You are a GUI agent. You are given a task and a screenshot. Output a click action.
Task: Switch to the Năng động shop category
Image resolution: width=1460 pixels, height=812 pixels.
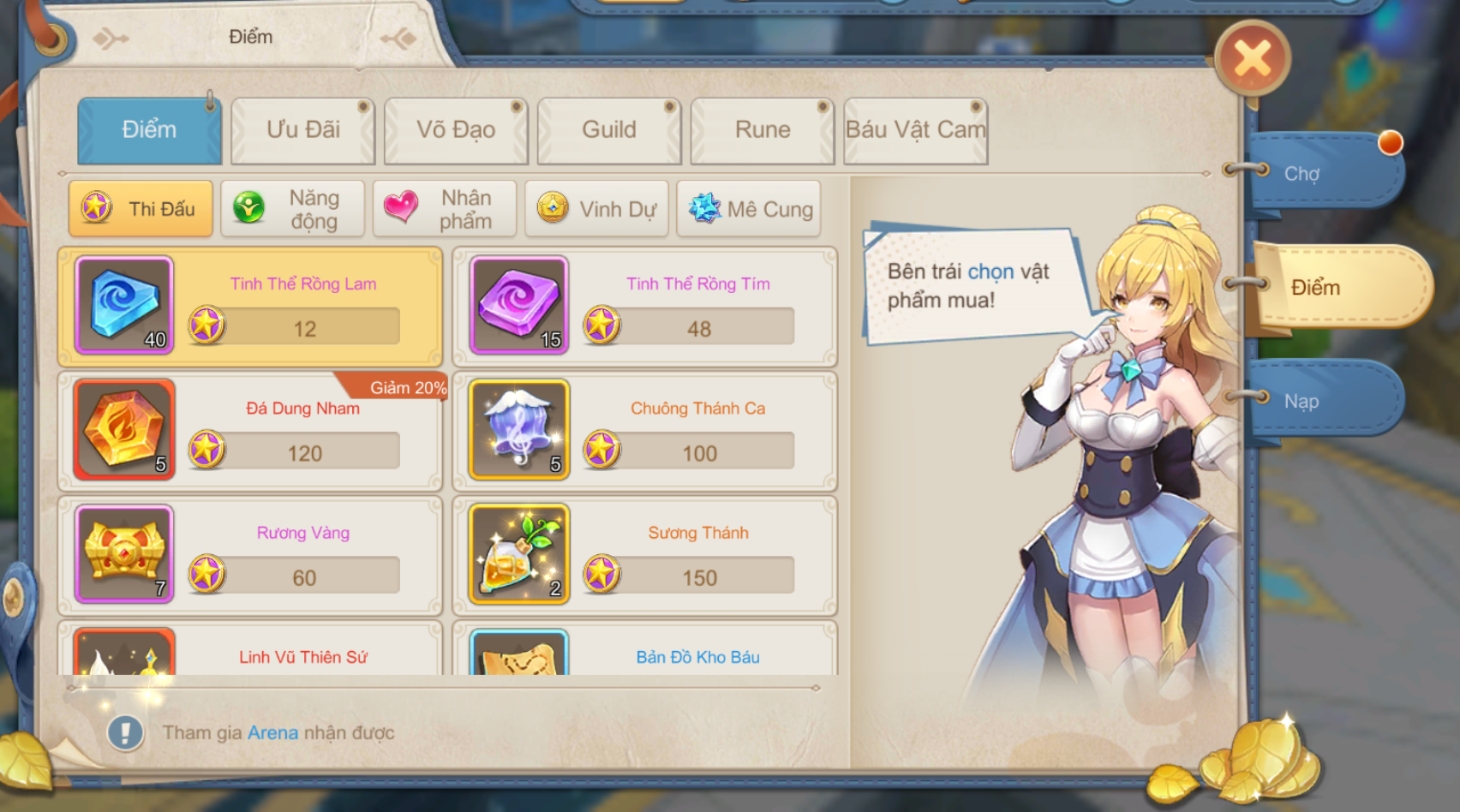click(291, 208)
